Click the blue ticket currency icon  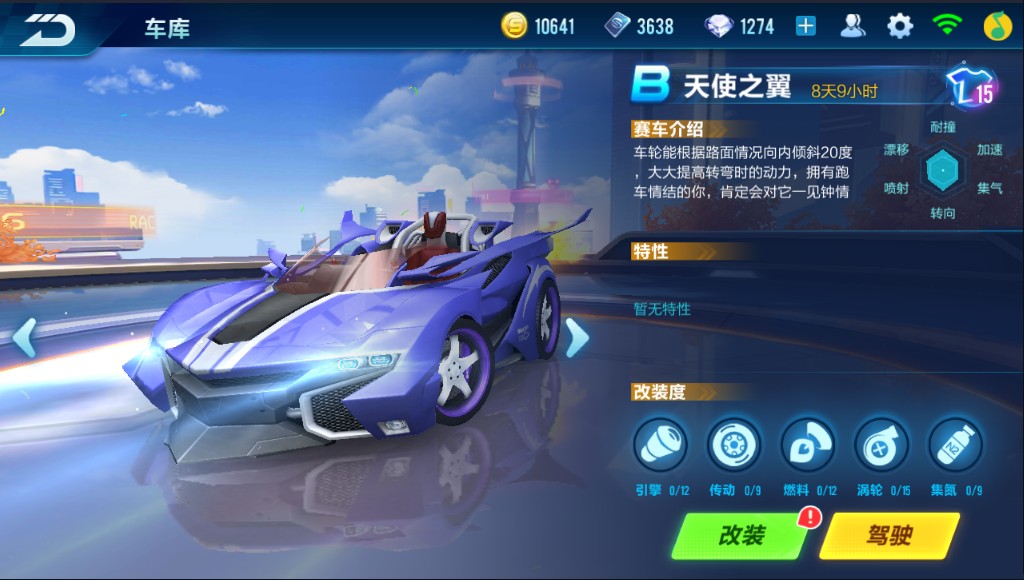point(617,27)
